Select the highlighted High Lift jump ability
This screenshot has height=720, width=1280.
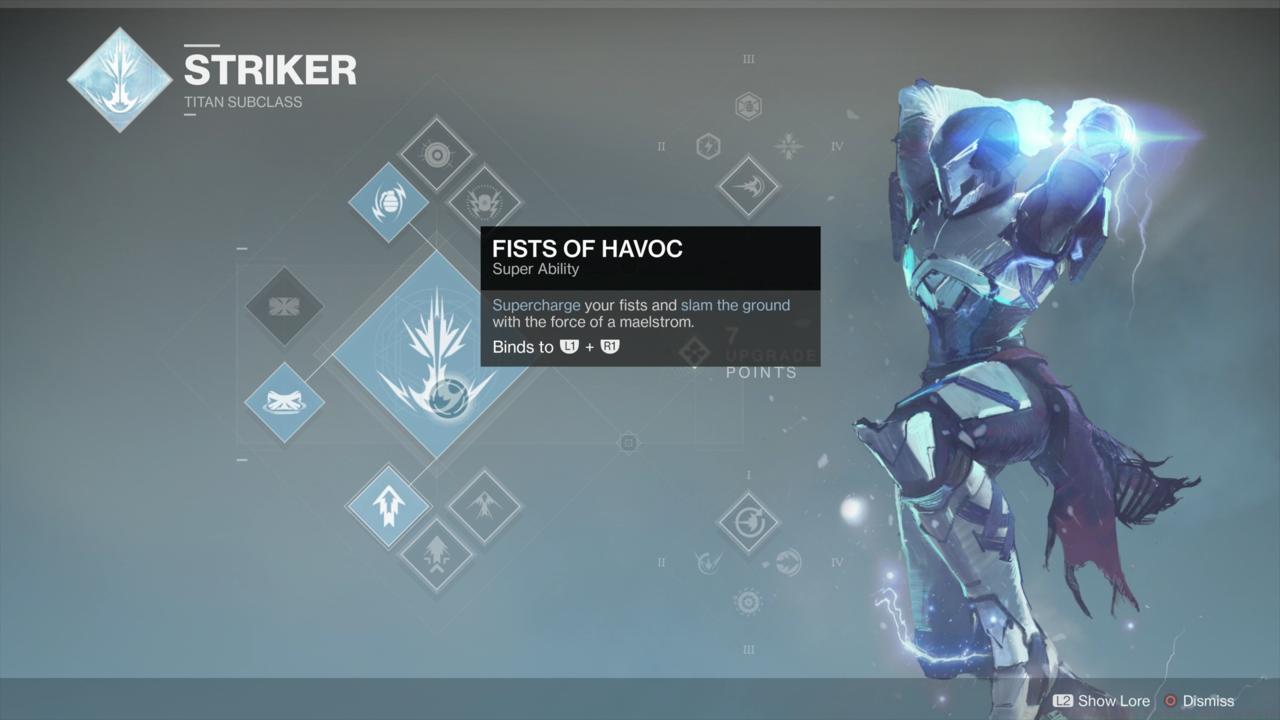point(388,505)
